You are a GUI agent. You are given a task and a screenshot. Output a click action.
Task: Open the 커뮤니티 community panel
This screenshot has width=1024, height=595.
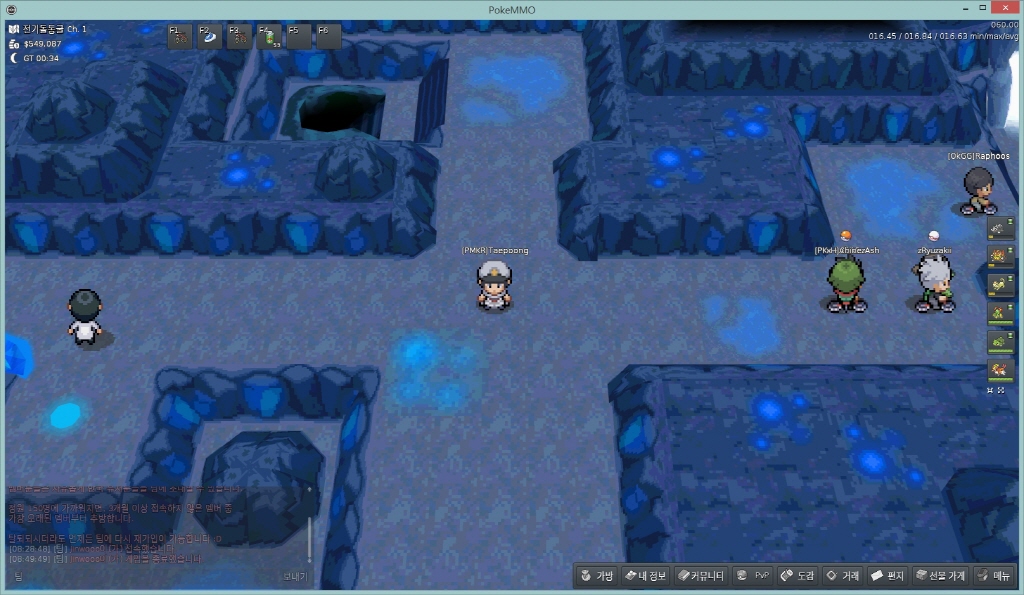[x=700, y=576]
